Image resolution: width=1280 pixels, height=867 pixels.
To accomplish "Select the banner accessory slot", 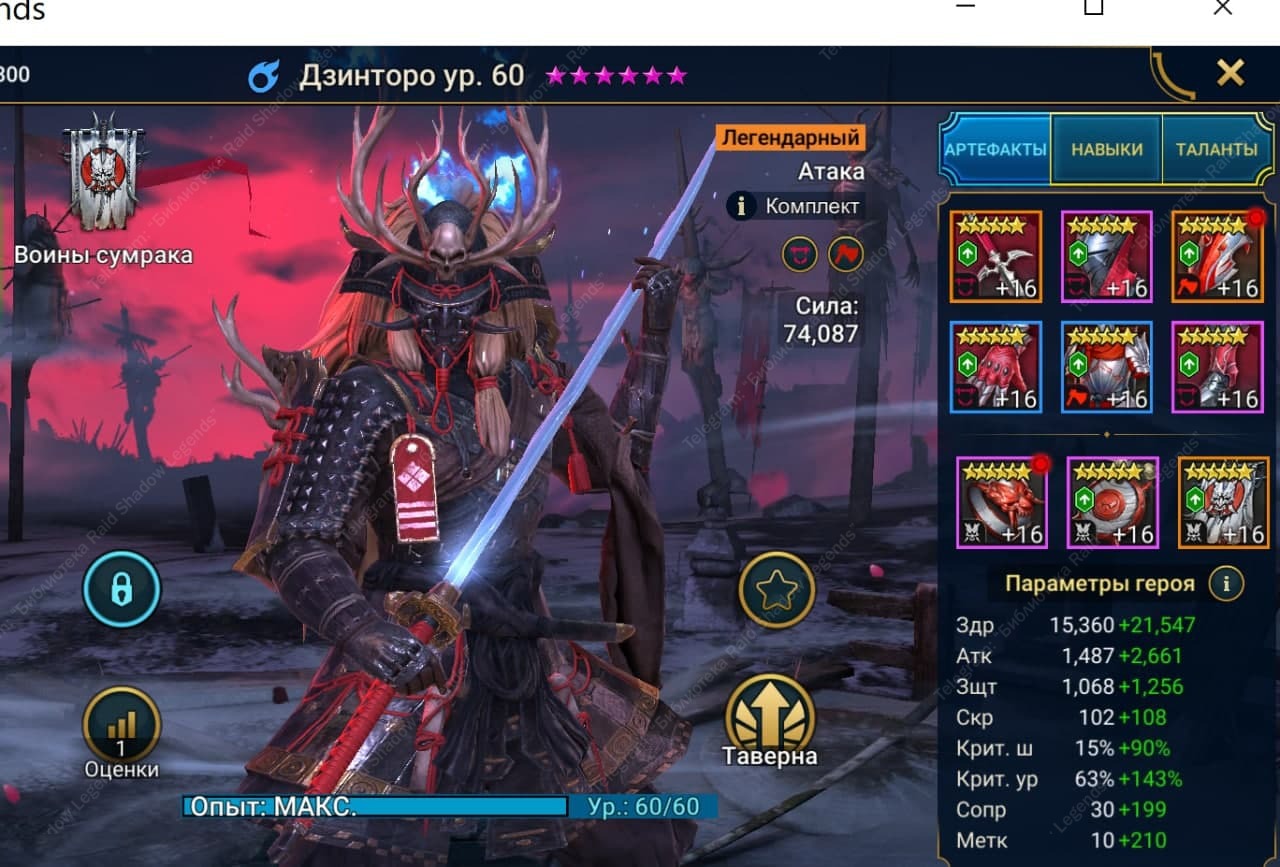I will pyautogui.click(x=1223, y=502).
